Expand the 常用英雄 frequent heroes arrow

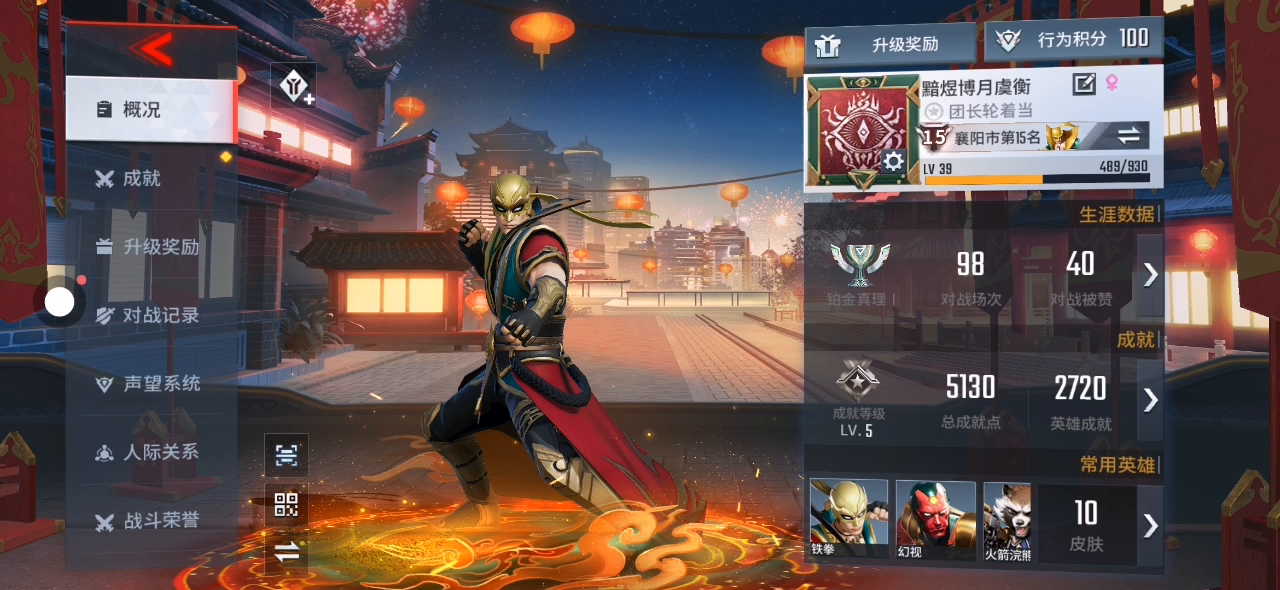pyautogui.click(x=1150, y=525)
